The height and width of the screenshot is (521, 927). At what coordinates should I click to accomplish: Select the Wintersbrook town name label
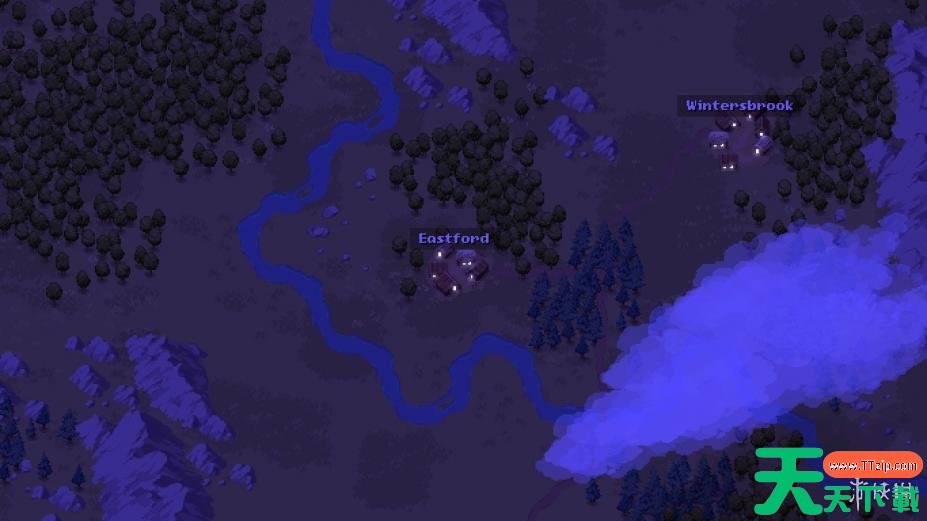click(x=739, y=105)
